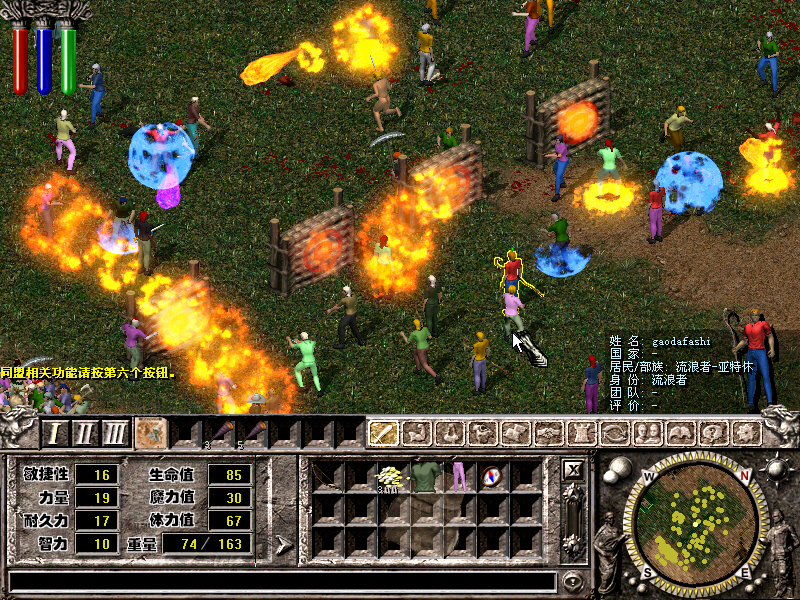
Task: Switch to quickbar page I
Action: pyautogui.click(x=57, y=433)
